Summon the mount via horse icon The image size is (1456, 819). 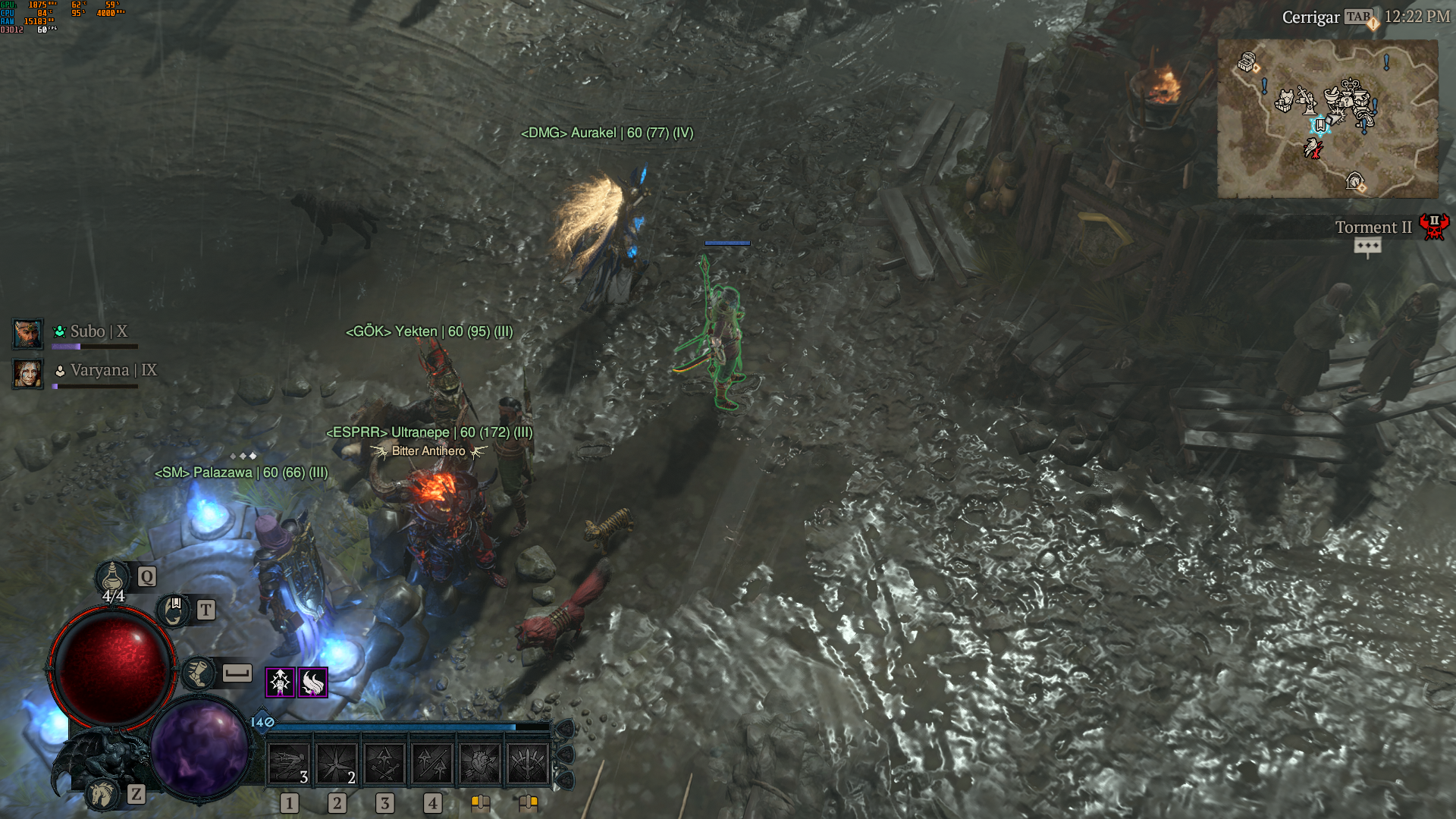(103, 794)
